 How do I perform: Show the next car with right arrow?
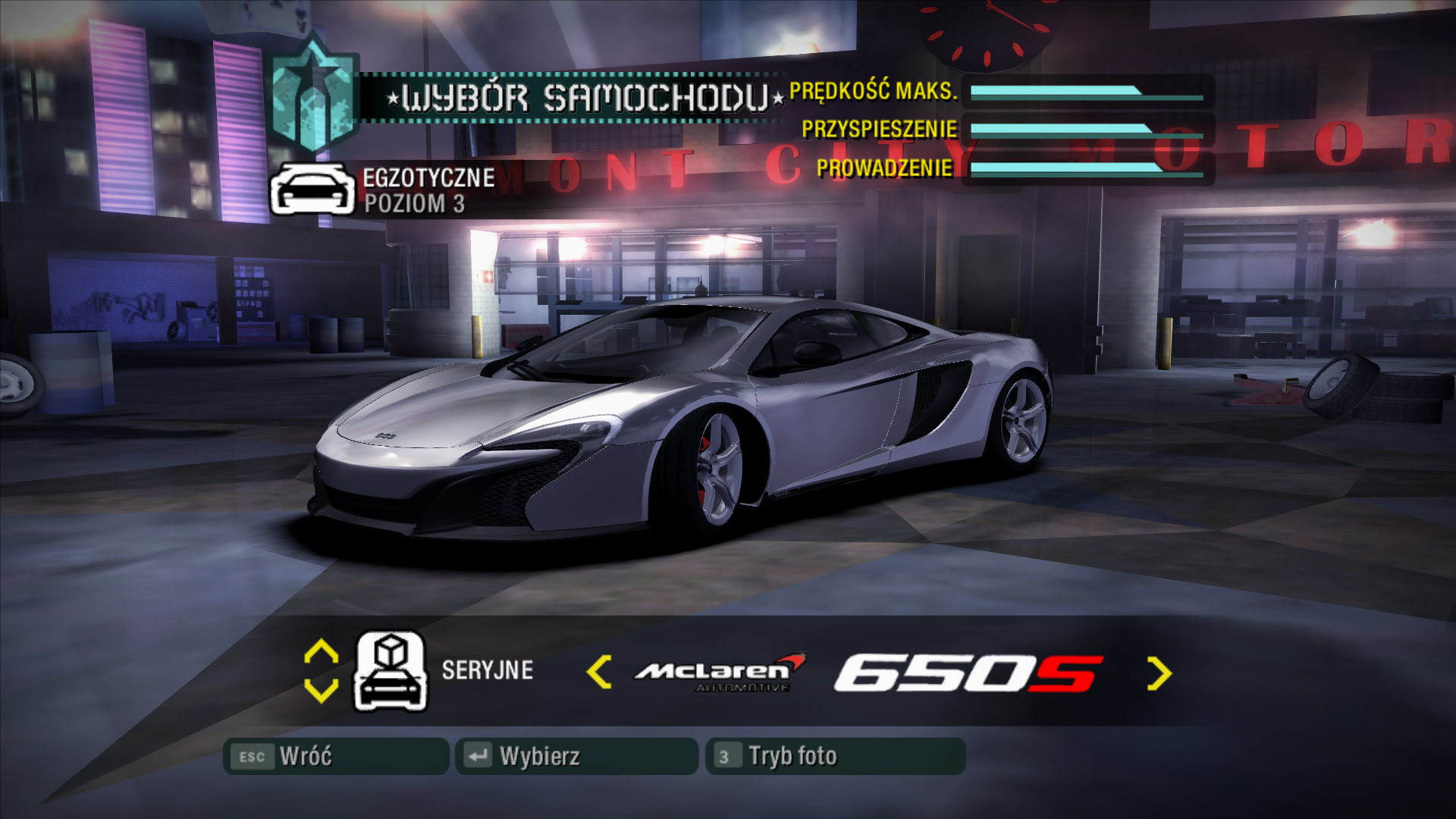tap(1159, 673)
